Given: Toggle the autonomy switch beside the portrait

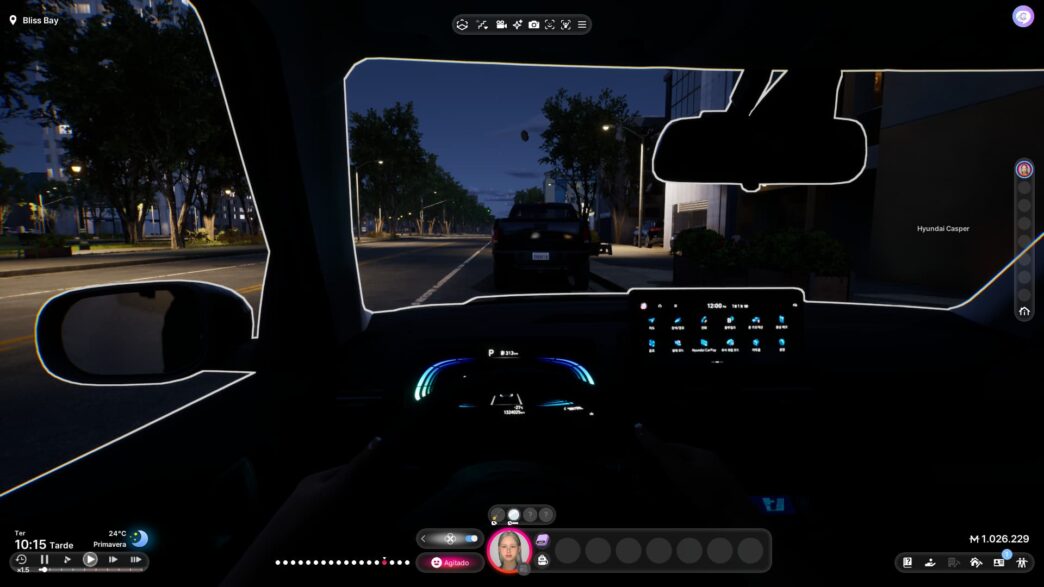Looking at the screenshot, I should coord(471,538).
